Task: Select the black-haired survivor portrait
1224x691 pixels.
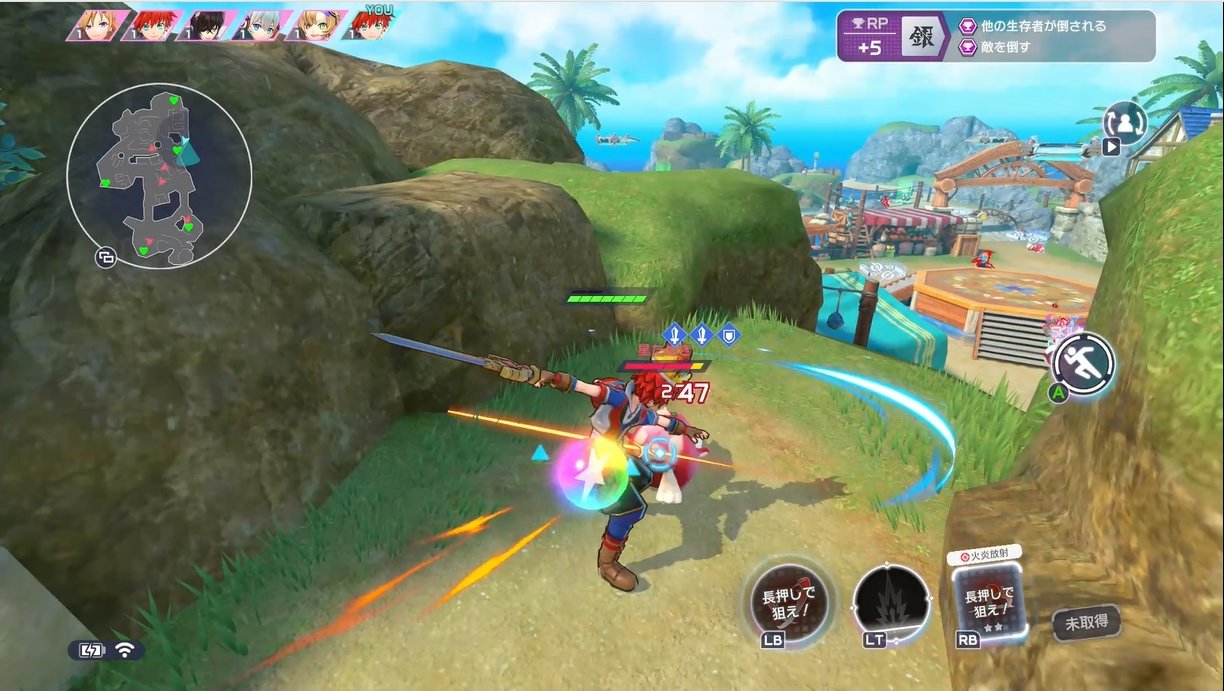Action: [x=206, y=25]
